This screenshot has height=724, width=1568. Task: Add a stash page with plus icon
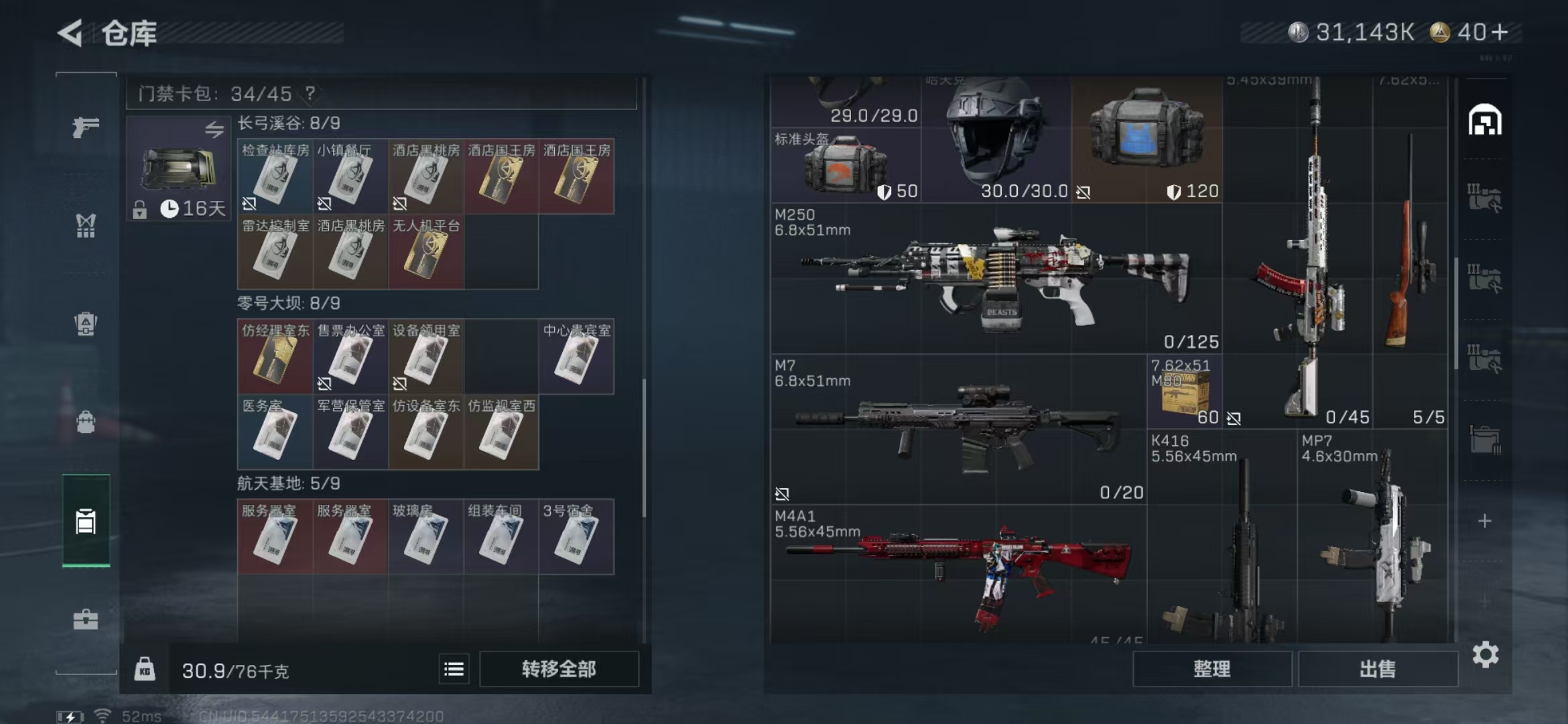1485,522
